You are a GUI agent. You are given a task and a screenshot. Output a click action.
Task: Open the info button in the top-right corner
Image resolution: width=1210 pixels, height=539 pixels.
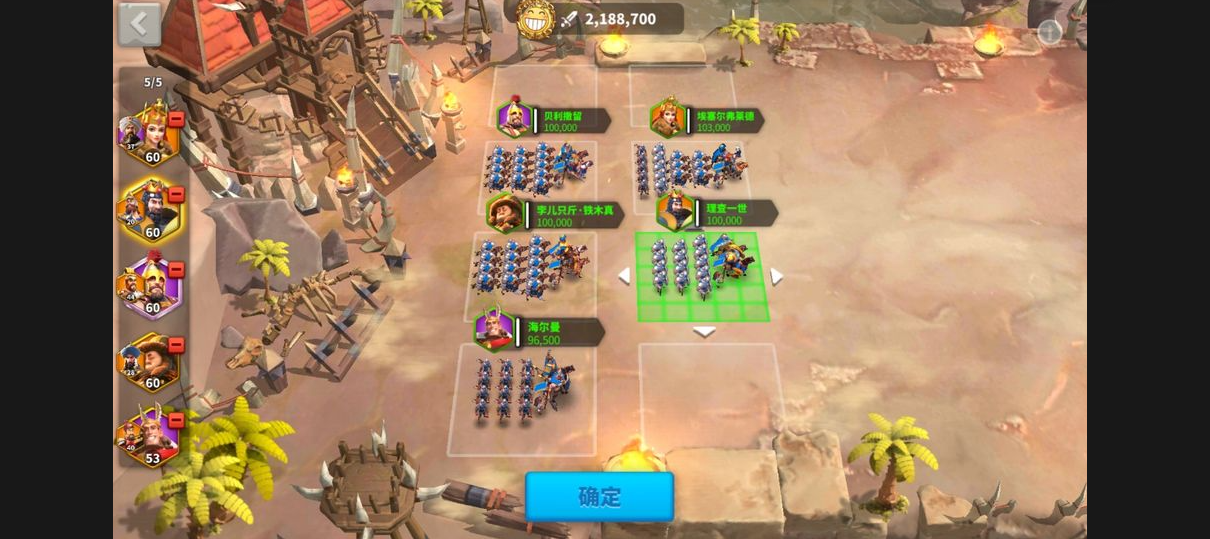click(1049, 32)
